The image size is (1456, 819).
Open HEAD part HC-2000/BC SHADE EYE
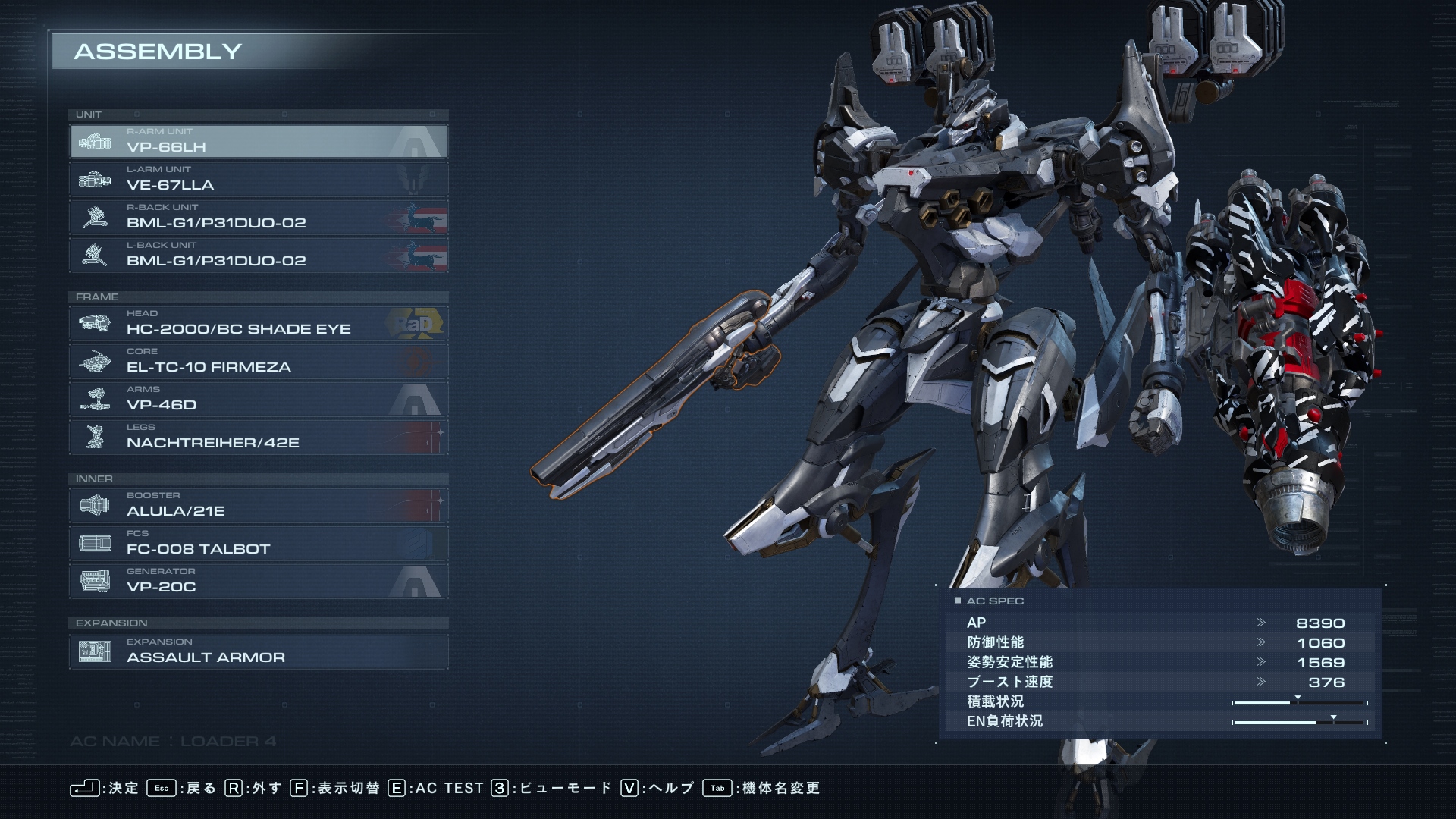tap(258, 324)
